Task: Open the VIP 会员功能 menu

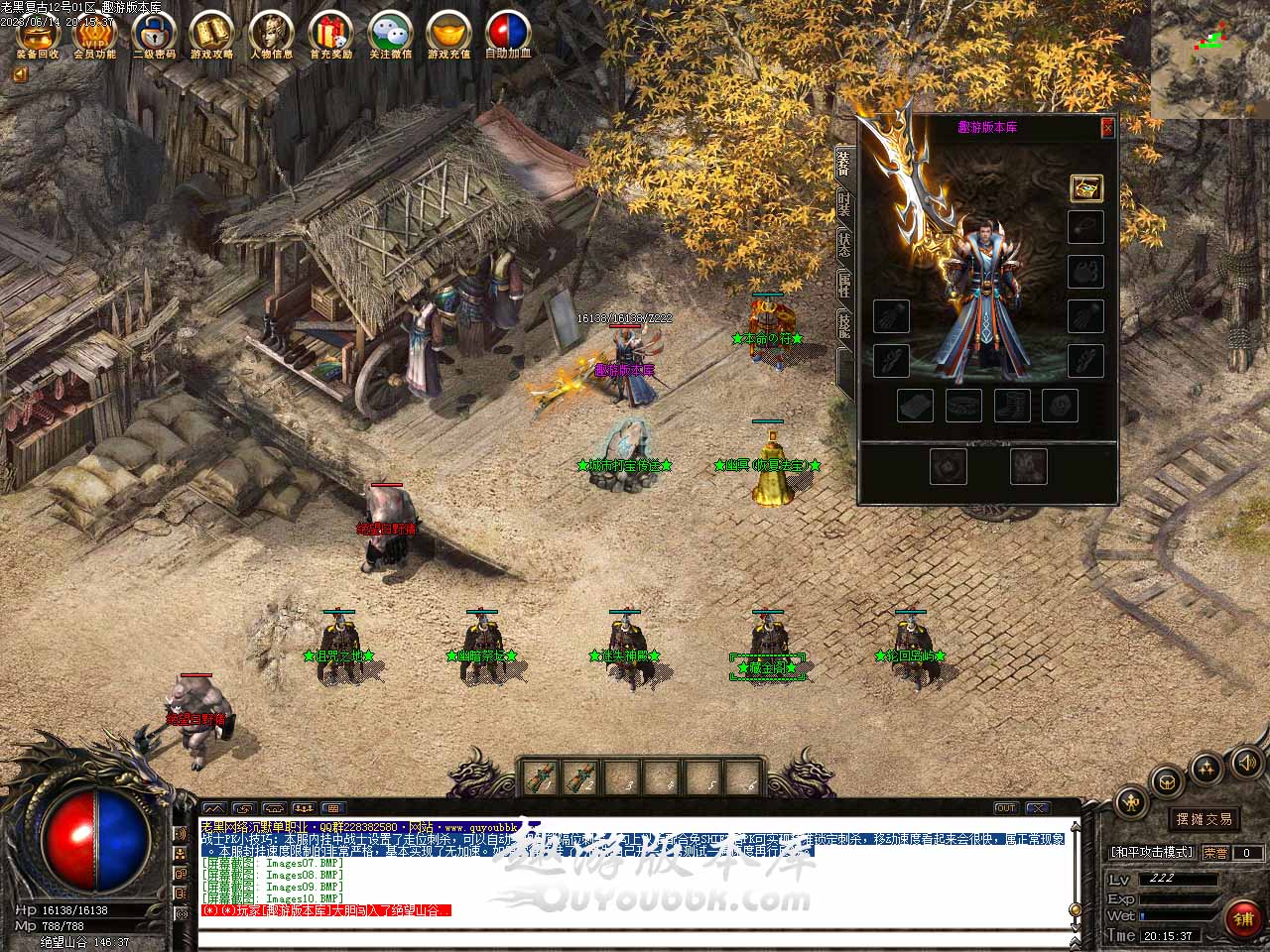Action: pos(95,34)
